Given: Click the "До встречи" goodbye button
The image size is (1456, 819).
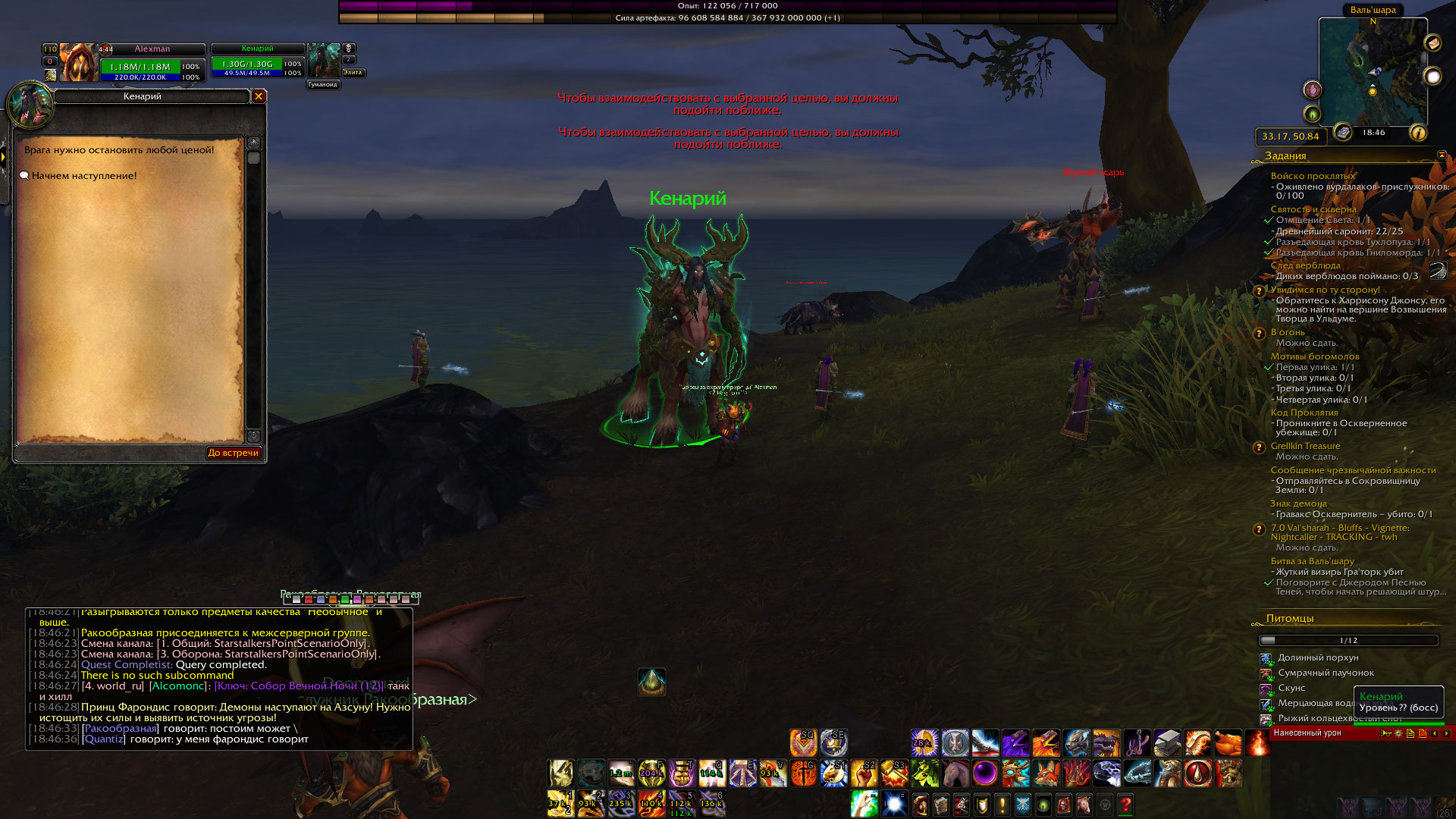Looking at the screenshot, I should [x=234, y=453].
